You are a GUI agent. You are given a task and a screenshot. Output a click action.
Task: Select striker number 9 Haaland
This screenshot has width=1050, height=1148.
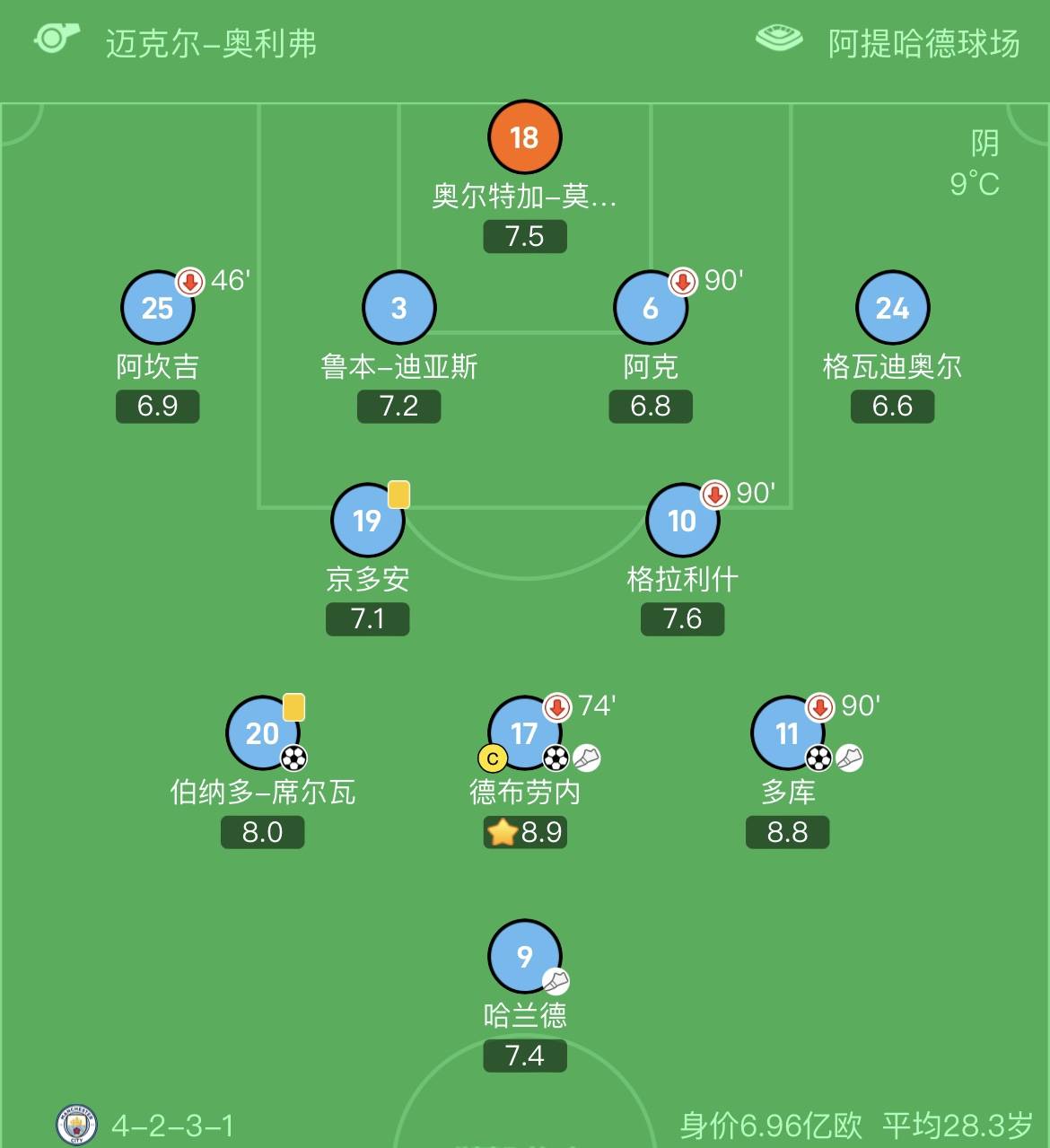point(524,956)
